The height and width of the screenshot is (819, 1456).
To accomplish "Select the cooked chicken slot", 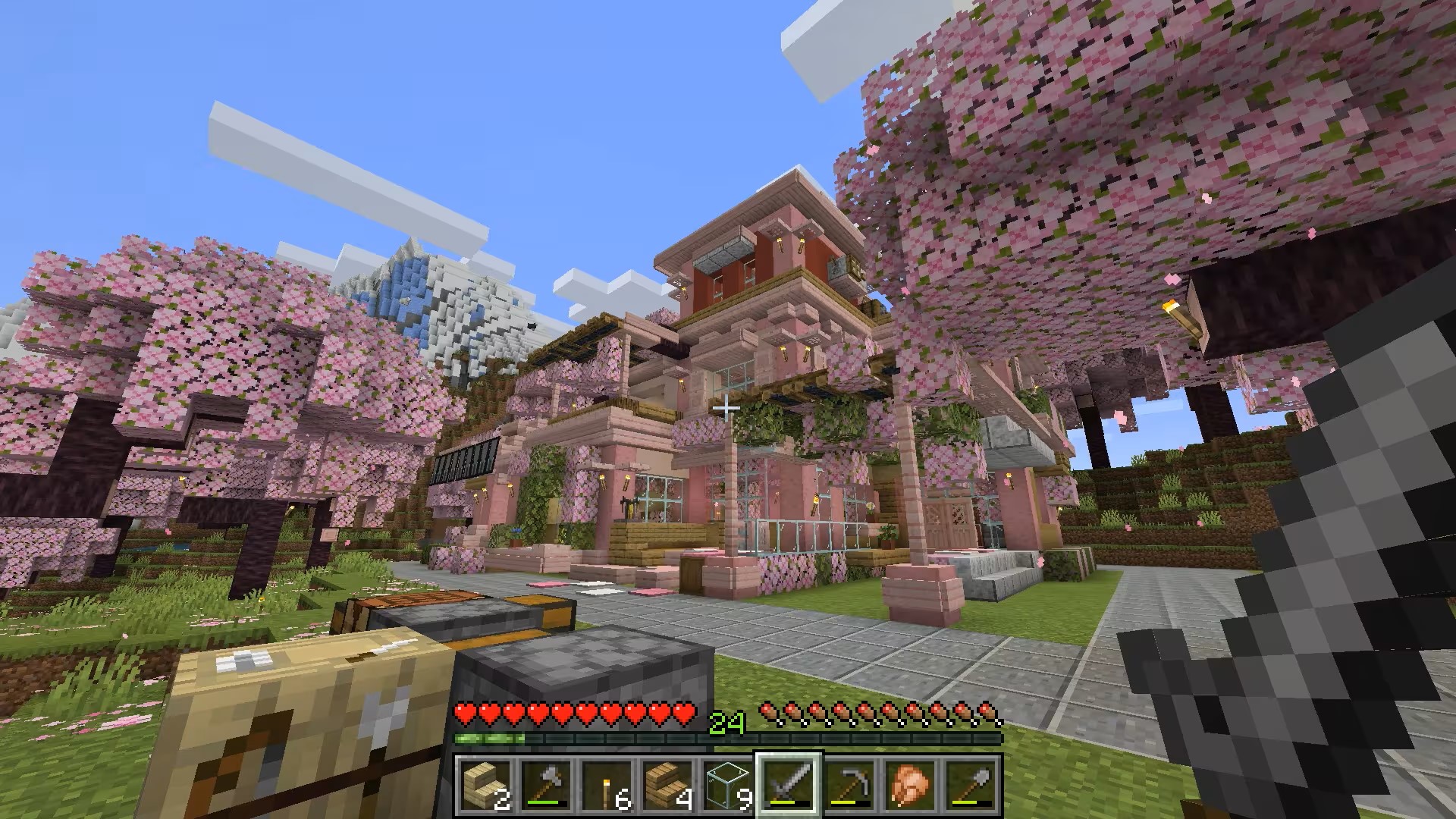I will (910, 783).
